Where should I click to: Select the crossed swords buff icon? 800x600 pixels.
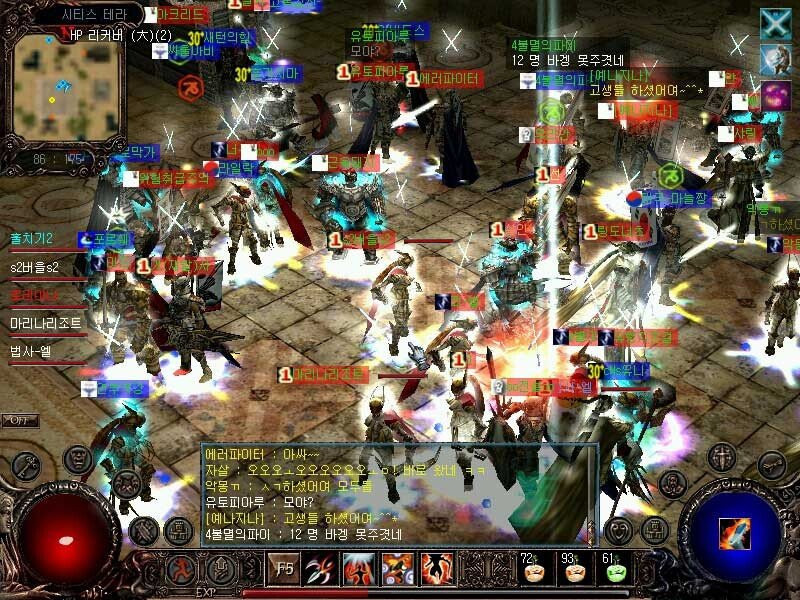point(775,24)
